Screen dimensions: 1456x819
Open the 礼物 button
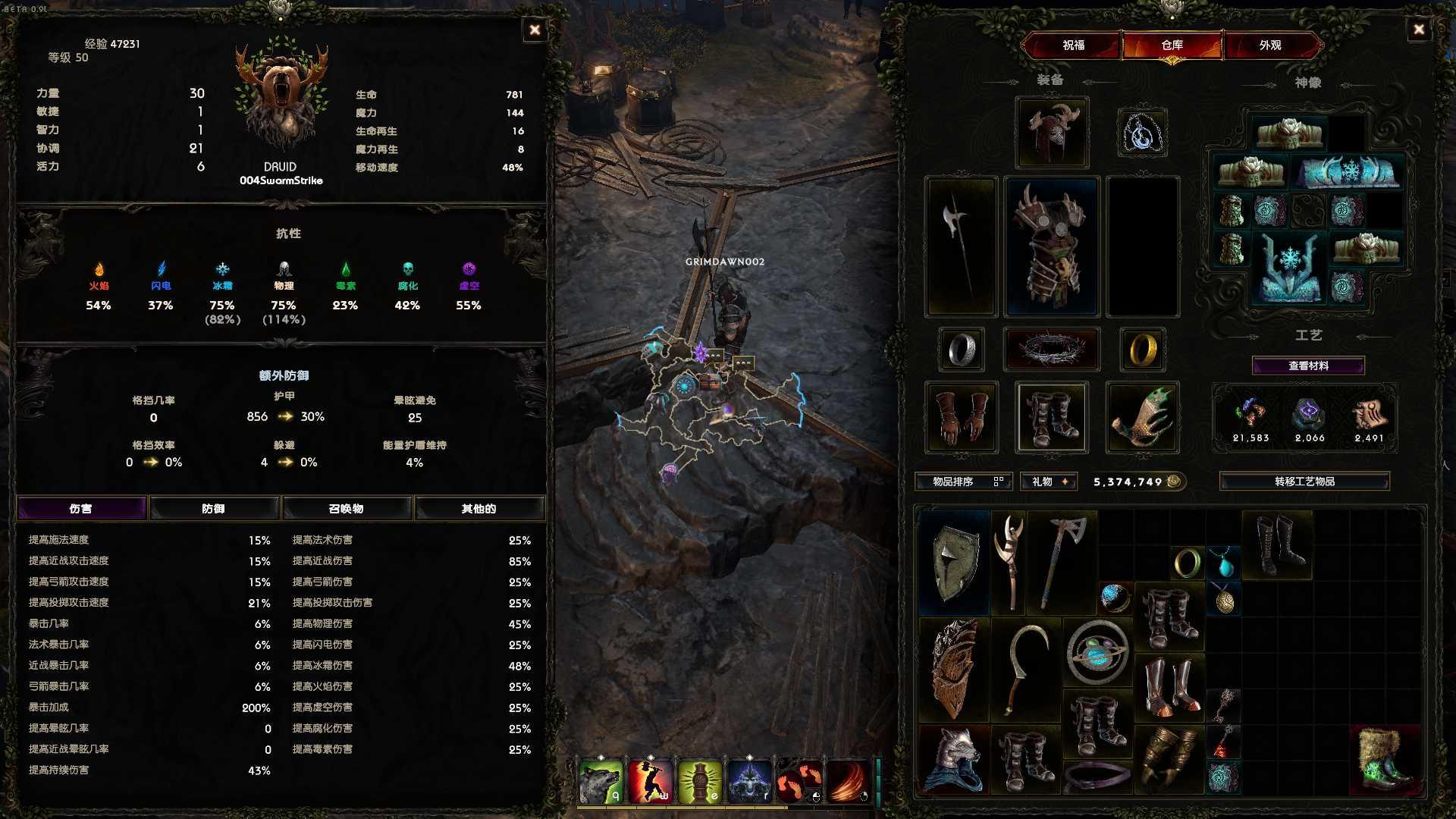pyautogui.click(x=1049, y=482)
